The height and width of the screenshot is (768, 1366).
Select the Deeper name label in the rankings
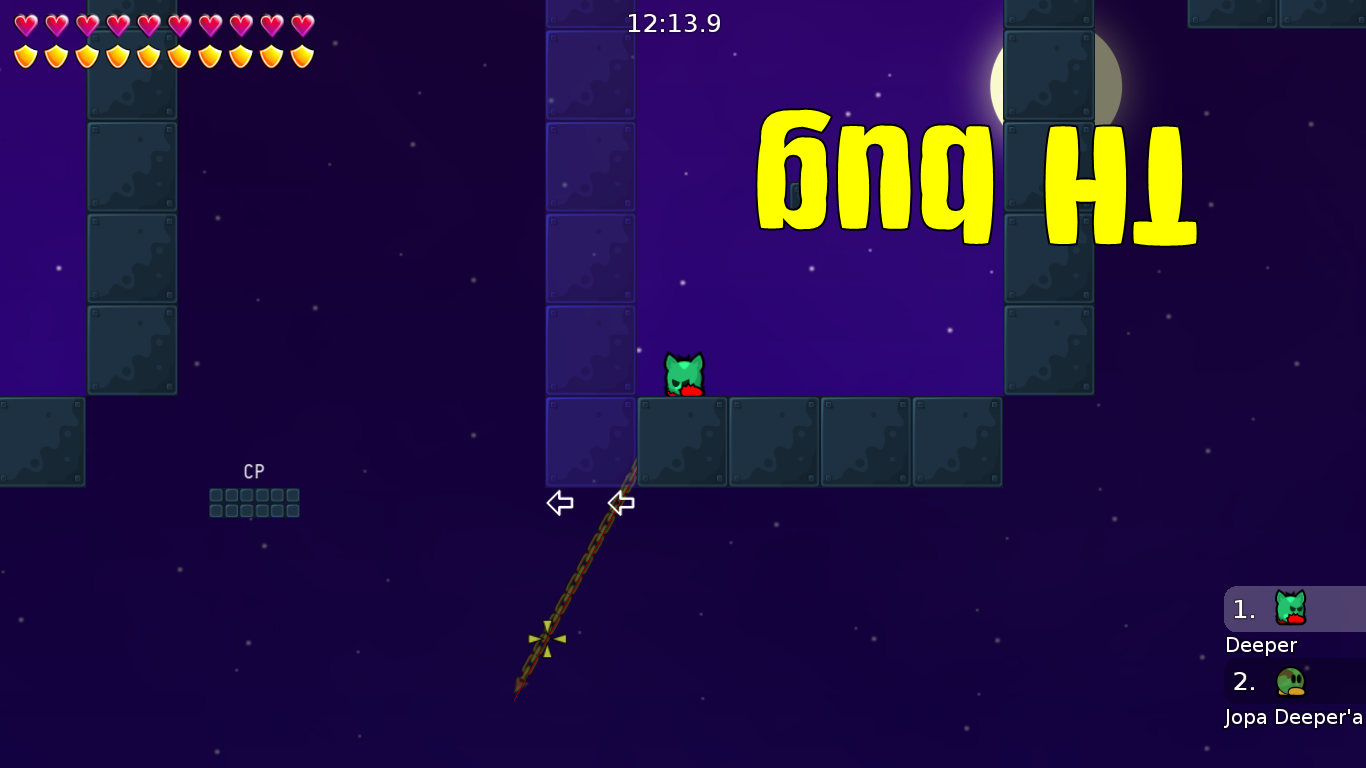[x=1260, y=645]
